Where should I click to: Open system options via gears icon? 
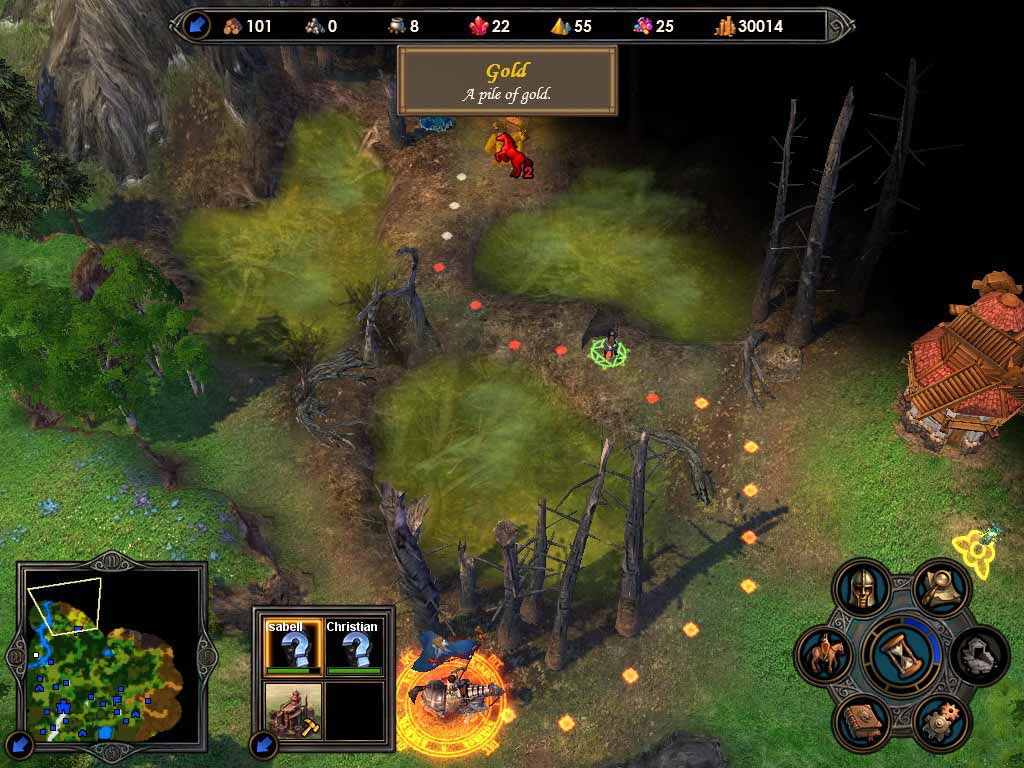[940, 721]
